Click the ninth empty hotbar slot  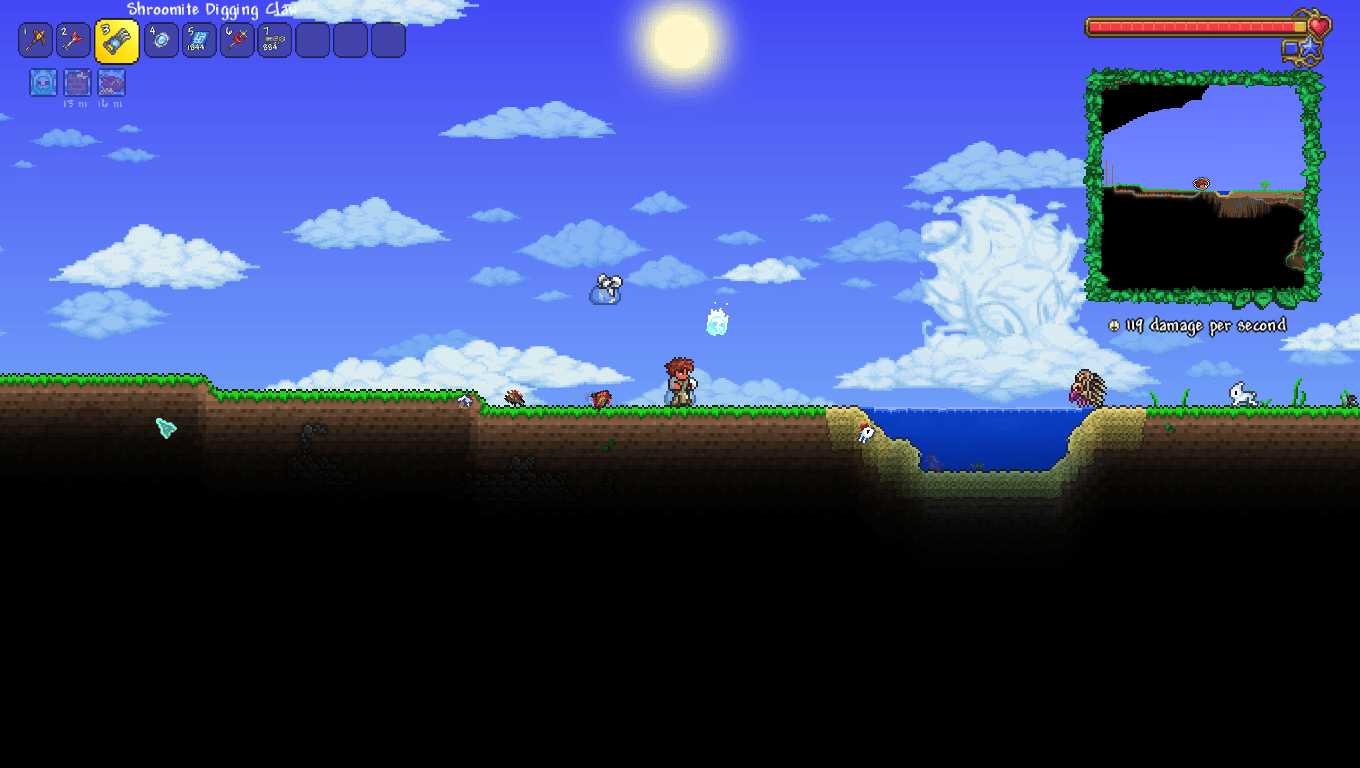[x=351, y=40]
